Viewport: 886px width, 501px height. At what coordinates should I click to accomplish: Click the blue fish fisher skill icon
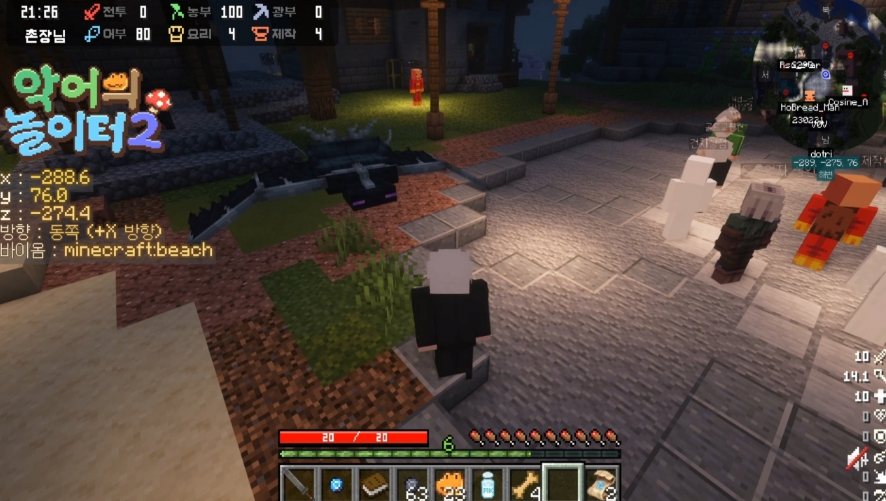click(92, 35)
